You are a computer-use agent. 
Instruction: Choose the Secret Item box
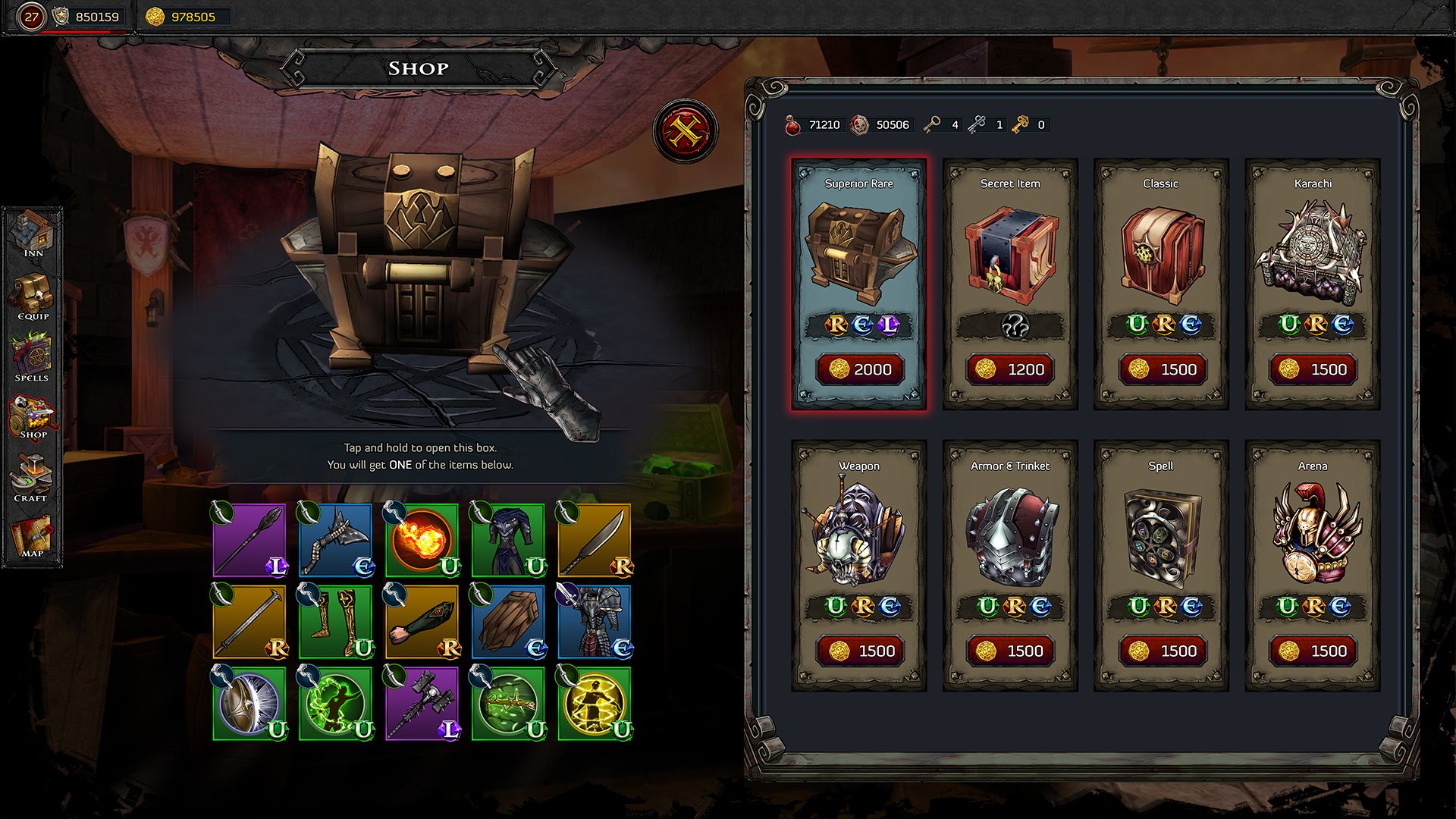tap(1009, 284)
